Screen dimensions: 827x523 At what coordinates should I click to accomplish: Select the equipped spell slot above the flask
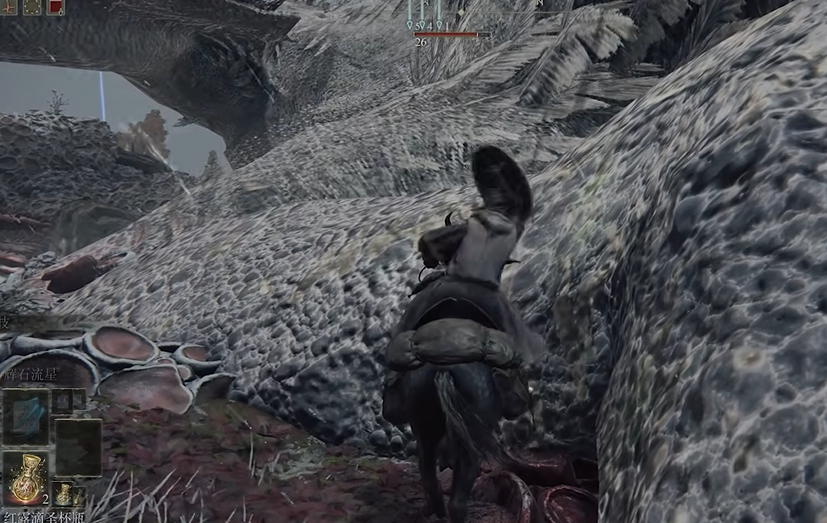point(25,415)
